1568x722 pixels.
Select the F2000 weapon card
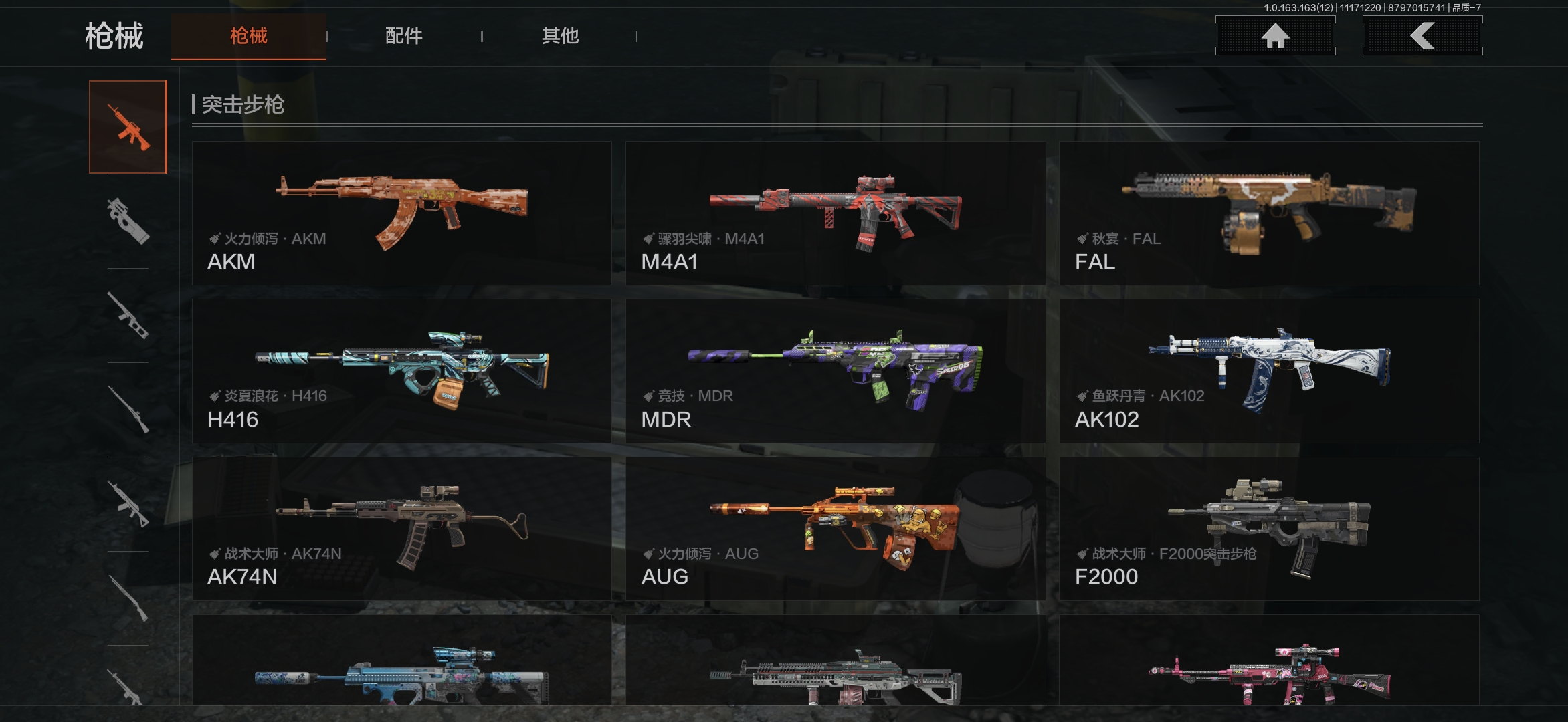click(1269, 529)
